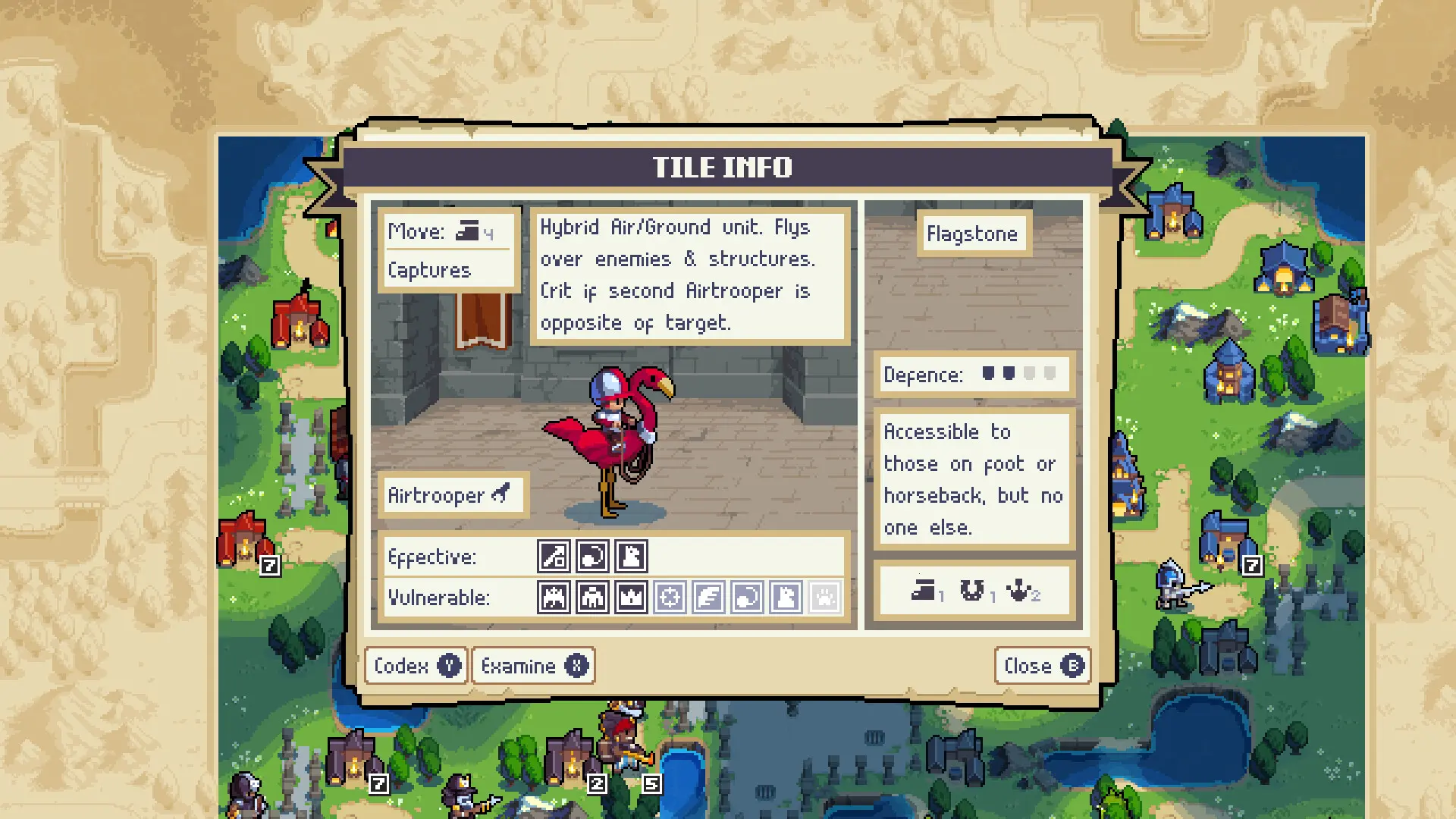The image size is (1456, 819).
Task: Select the sword icon in the Effective row
Action: (x=554, y=556)
